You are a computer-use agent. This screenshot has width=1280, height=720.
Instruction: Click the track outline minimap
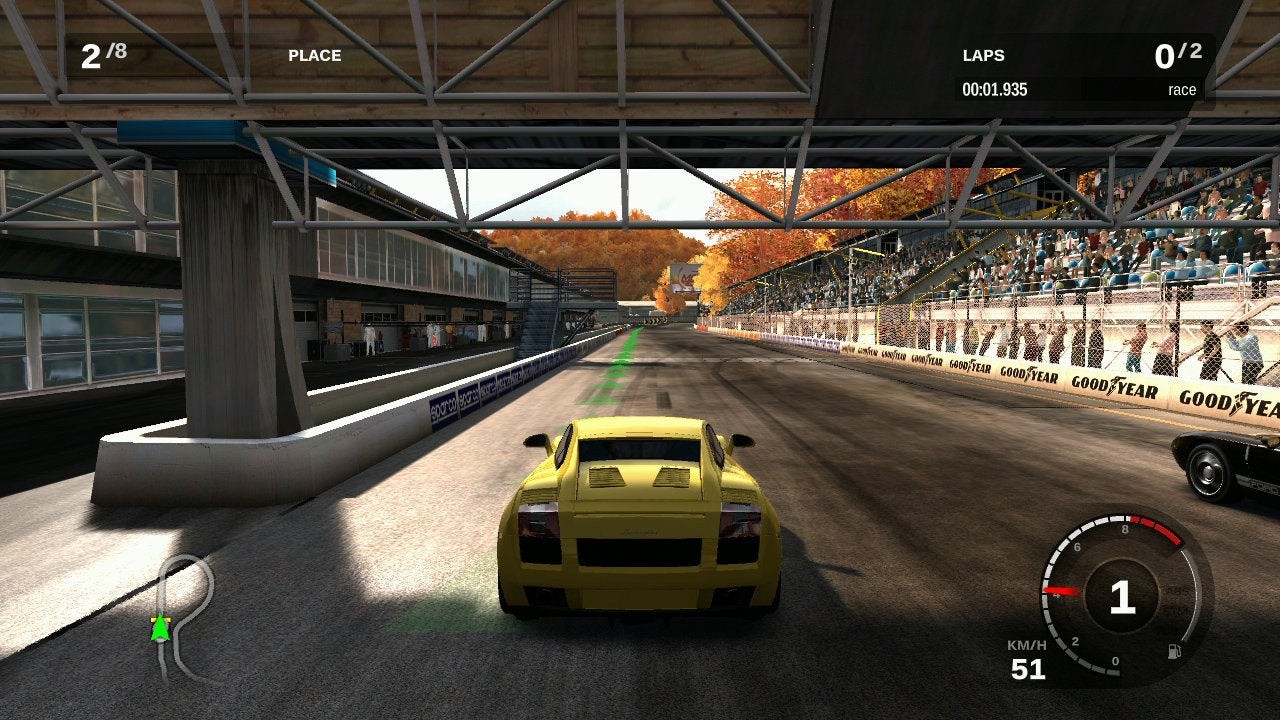(184, 612)
